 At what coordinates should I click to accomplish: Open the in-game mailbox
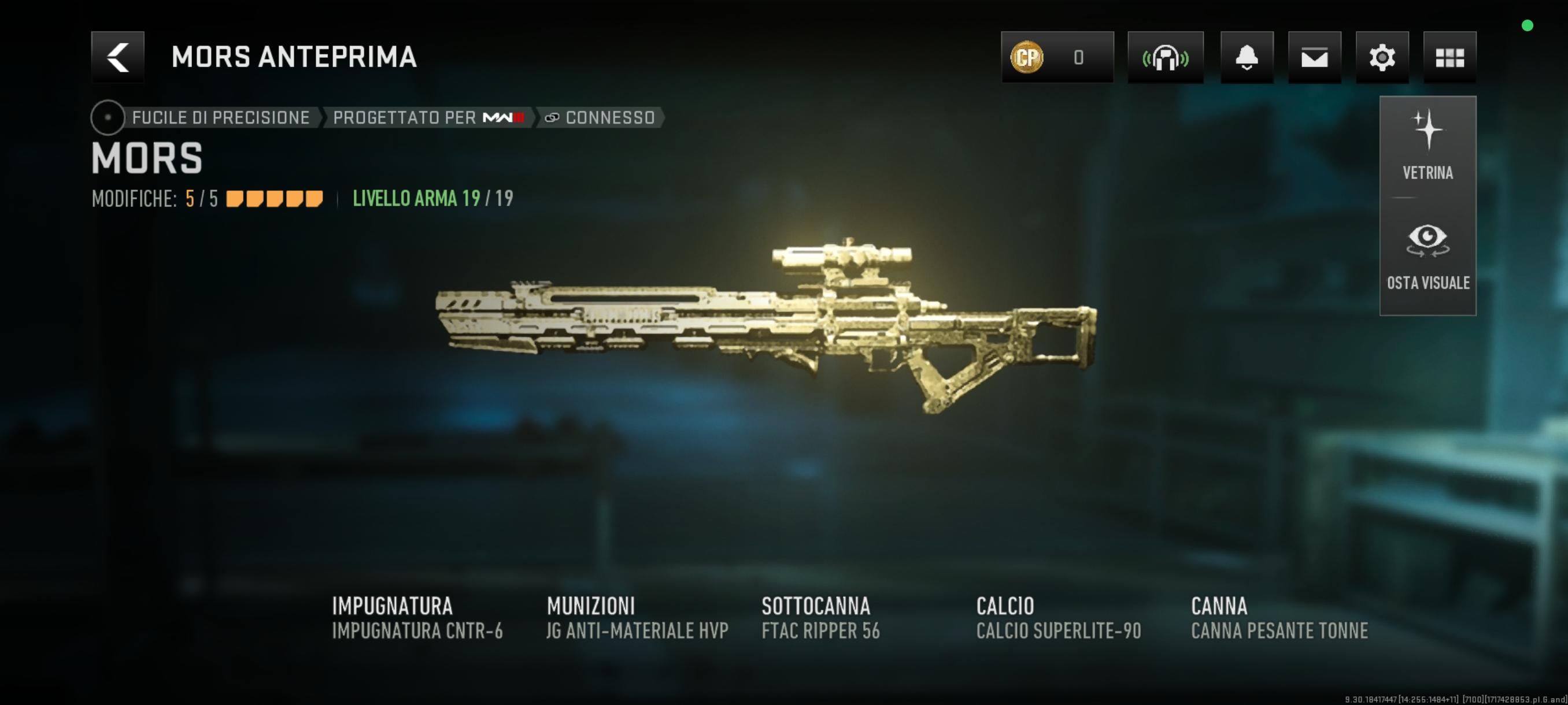click(1315, 57)
